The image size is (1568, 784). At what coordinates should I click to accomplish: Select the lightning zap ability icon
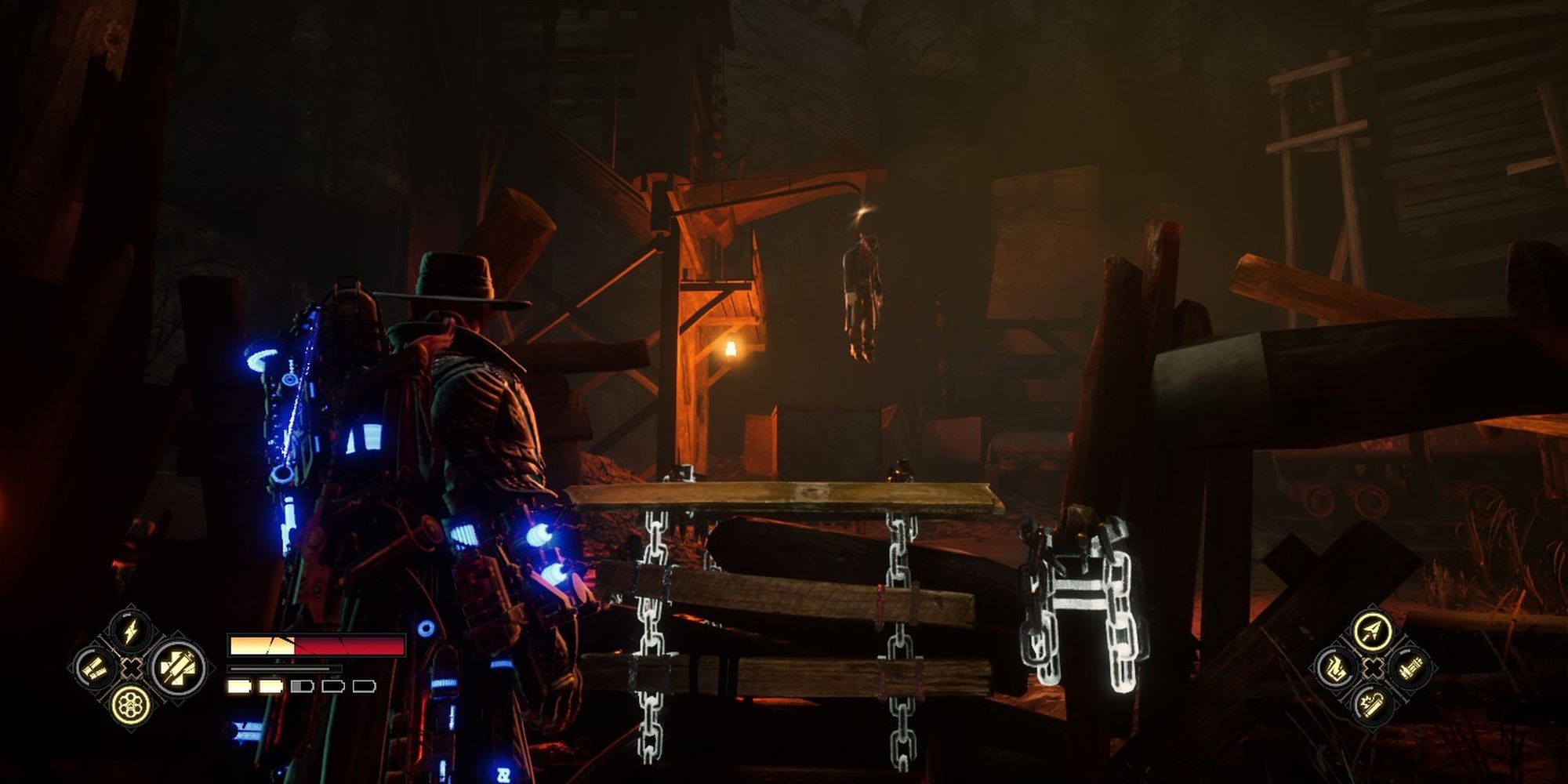130,633
